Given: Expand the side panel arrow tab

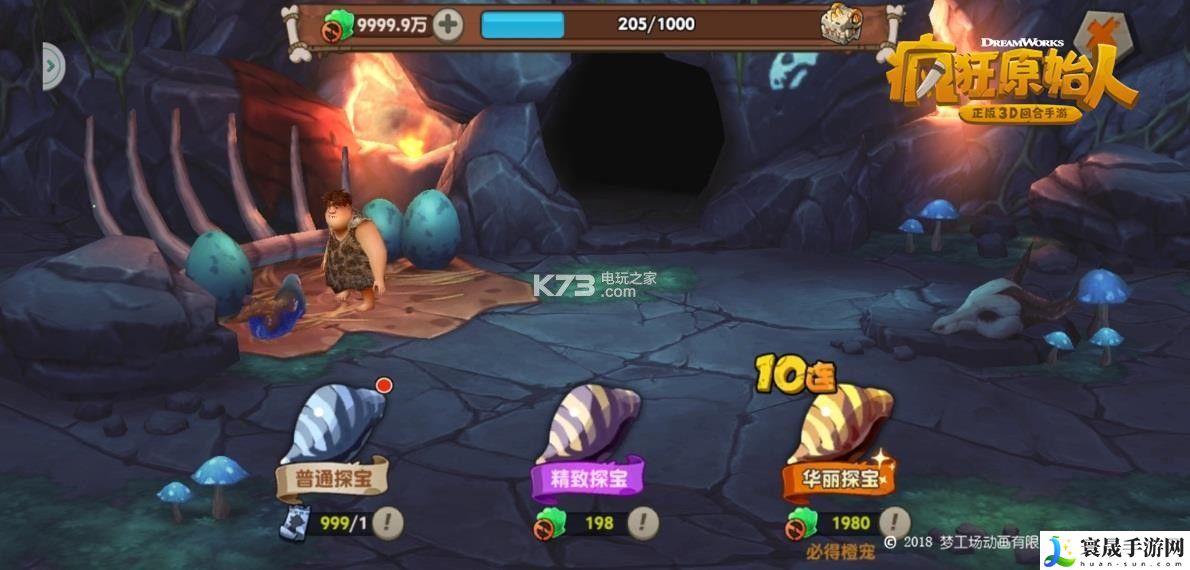Looking at the screenshot, I should click(x=50, y=67).
